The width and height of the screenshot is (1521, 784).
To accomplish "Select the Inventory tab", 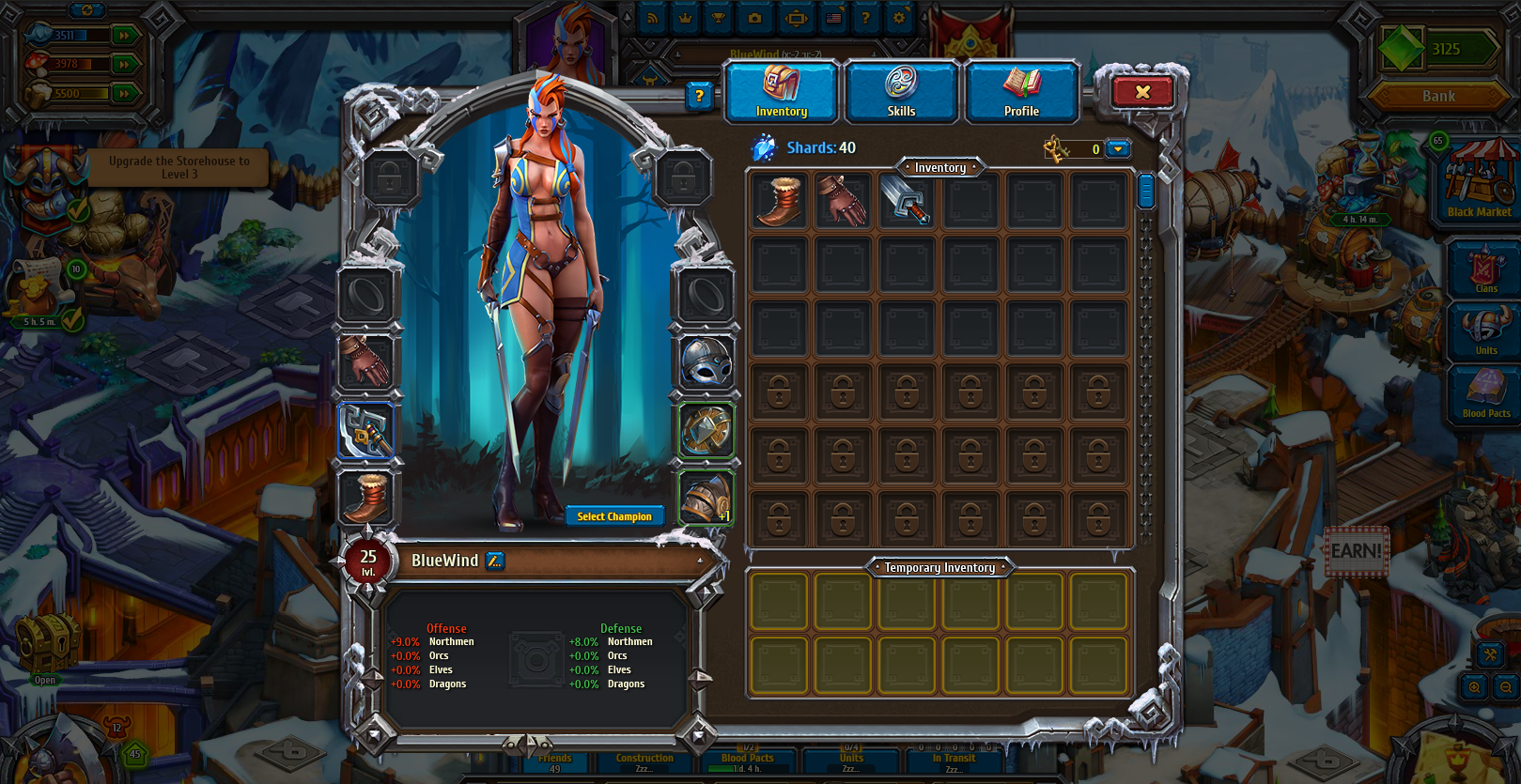I will 782,93.
